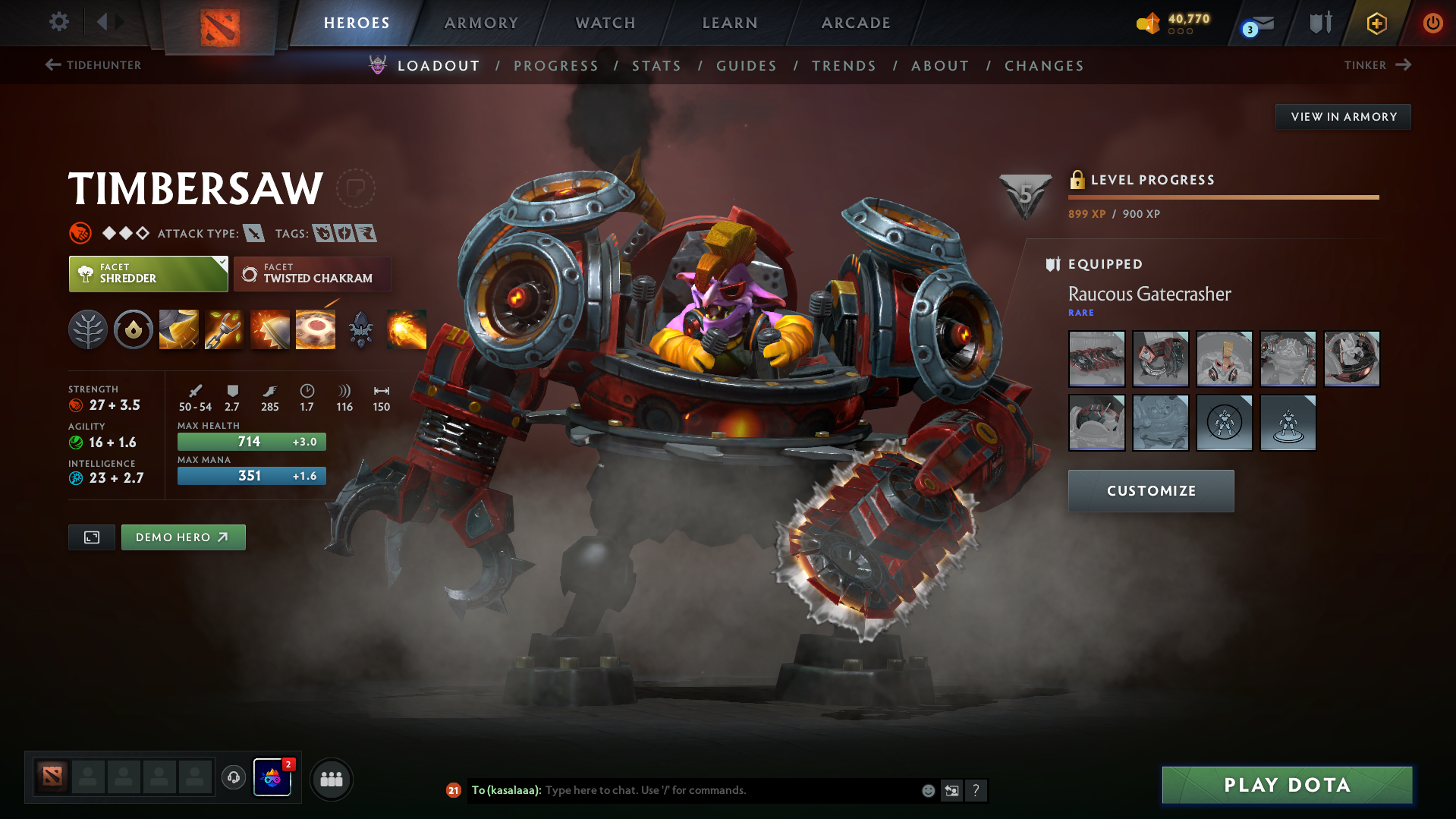Select the Aghanim's Shard ability icon
The height and width of the screenshot is (819, 1456).
click(x=360, y=329)
